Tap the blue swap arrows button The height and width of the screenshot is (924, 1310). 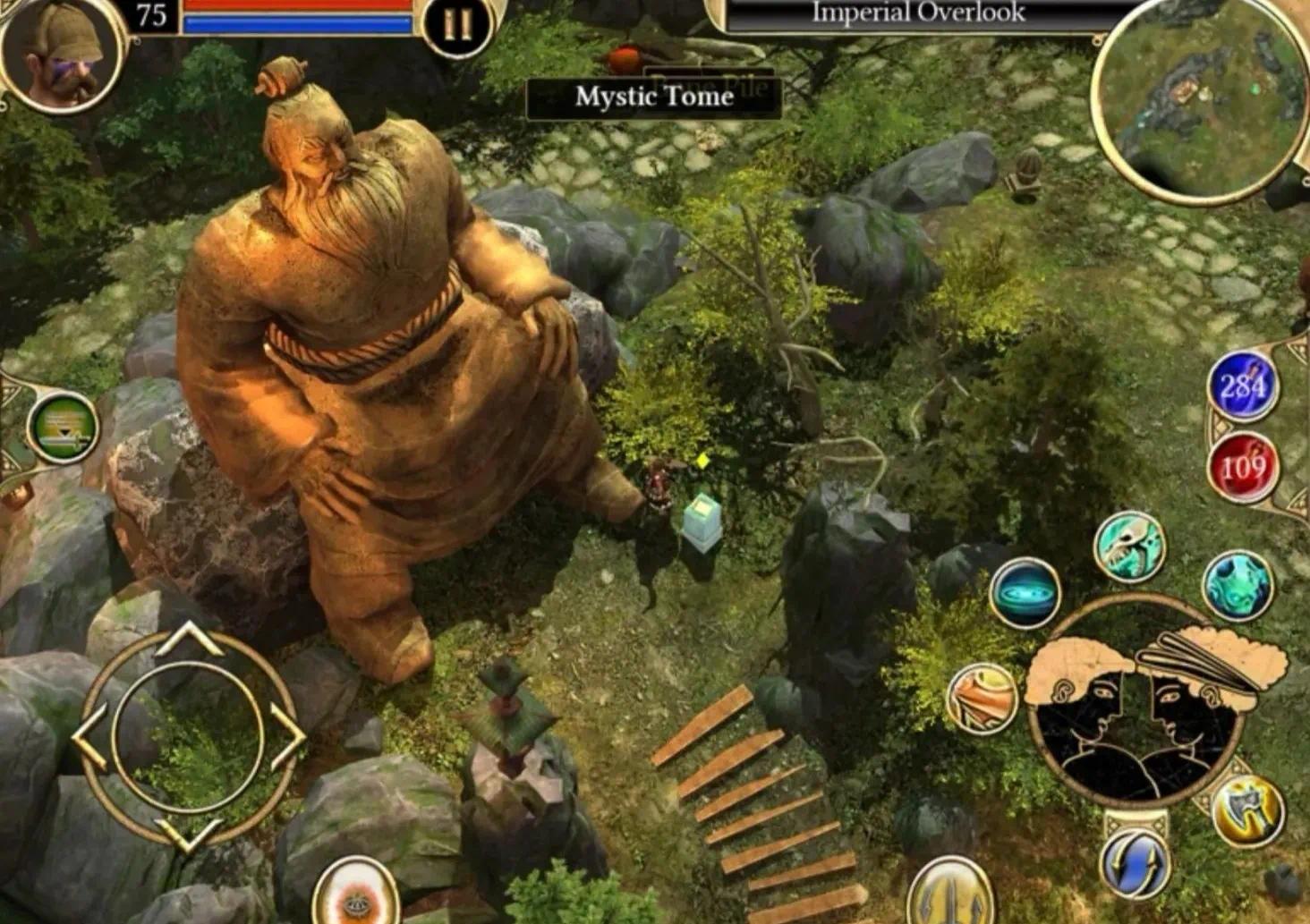[x=1136, y=865]
